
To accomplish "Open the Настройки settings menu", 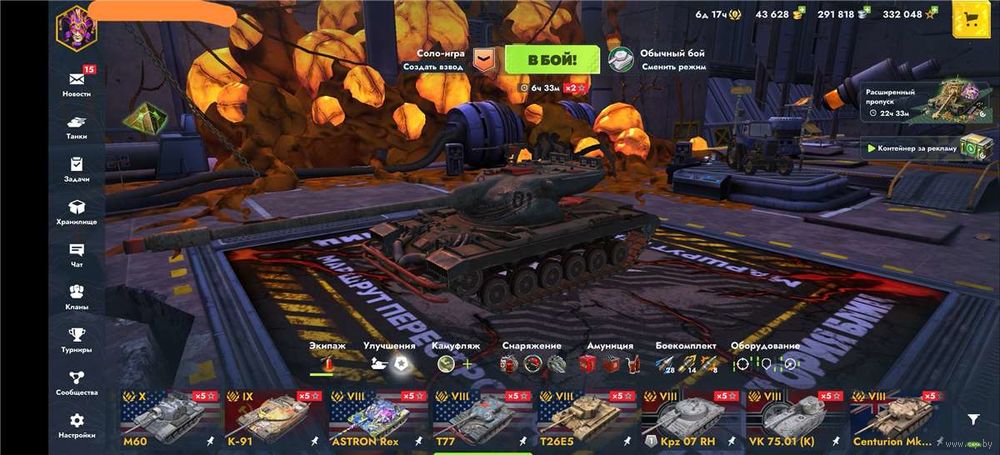I will pyautogui.click(x=76, y=425).
